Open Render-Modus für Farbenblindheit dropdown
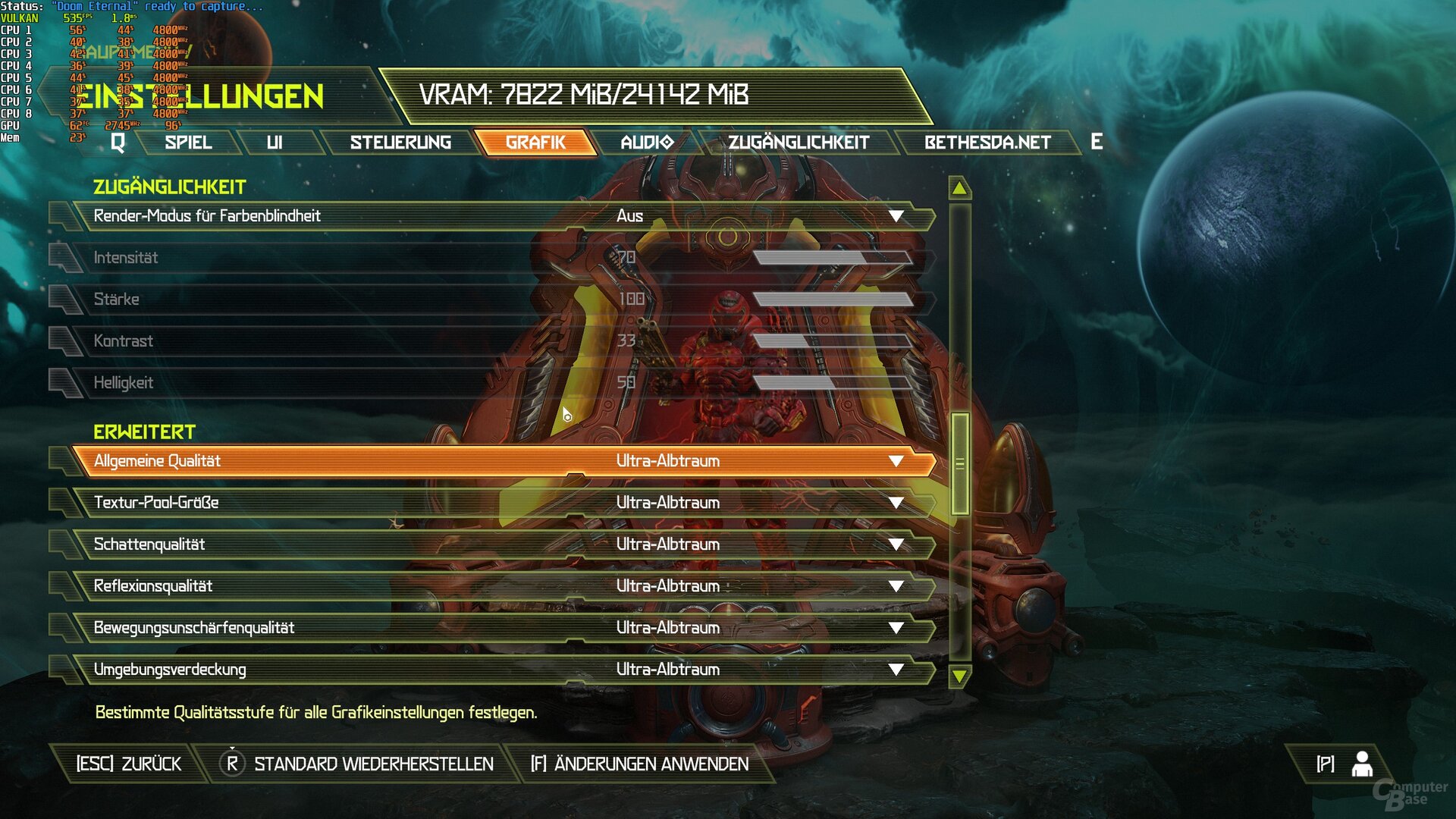 pyautogui.click(x=896, y=216)
